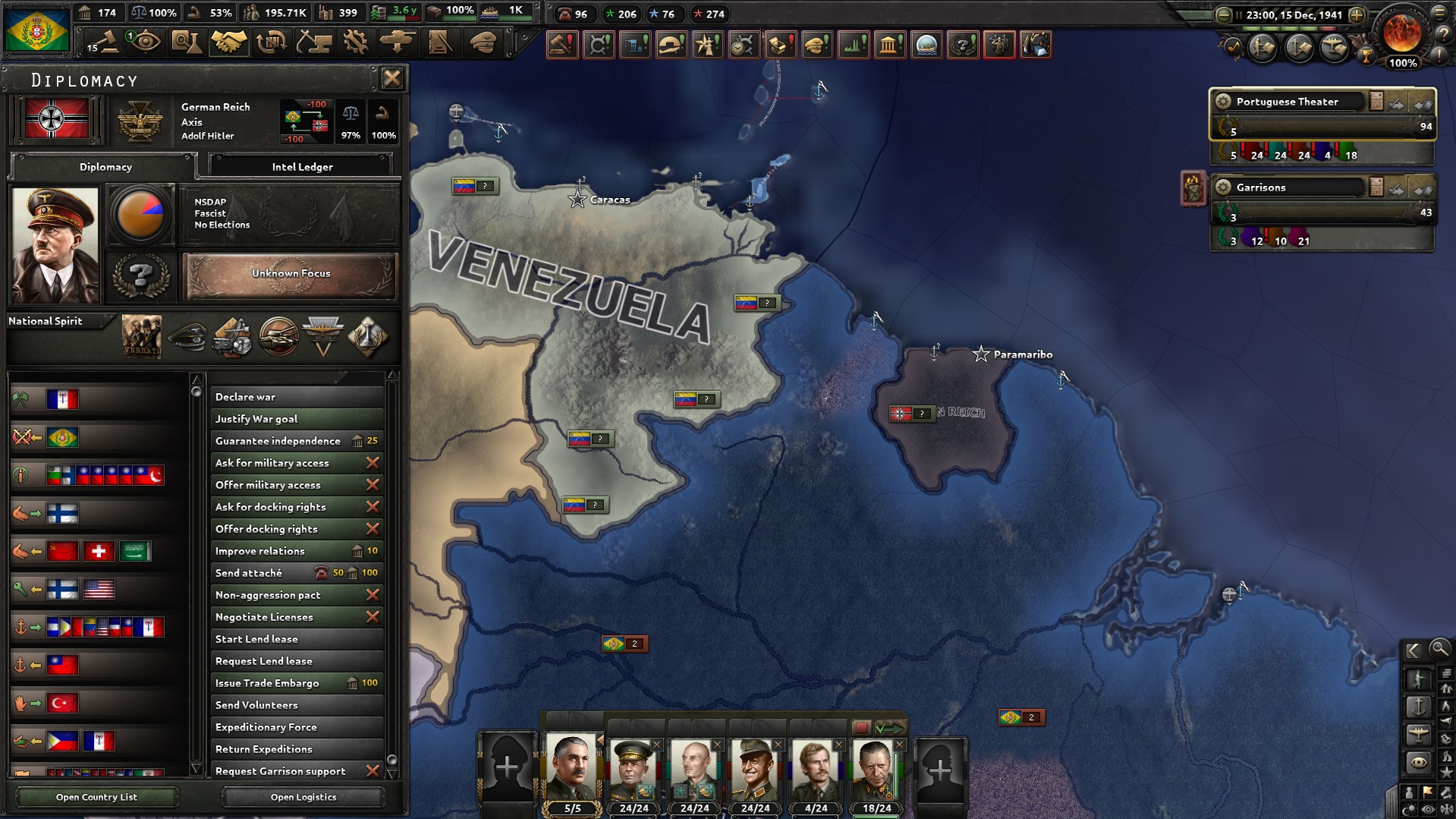Click the game speed increase control
Image resolution: width=1456 pixels, height=819 pixels.
[x=1357, y=14]
